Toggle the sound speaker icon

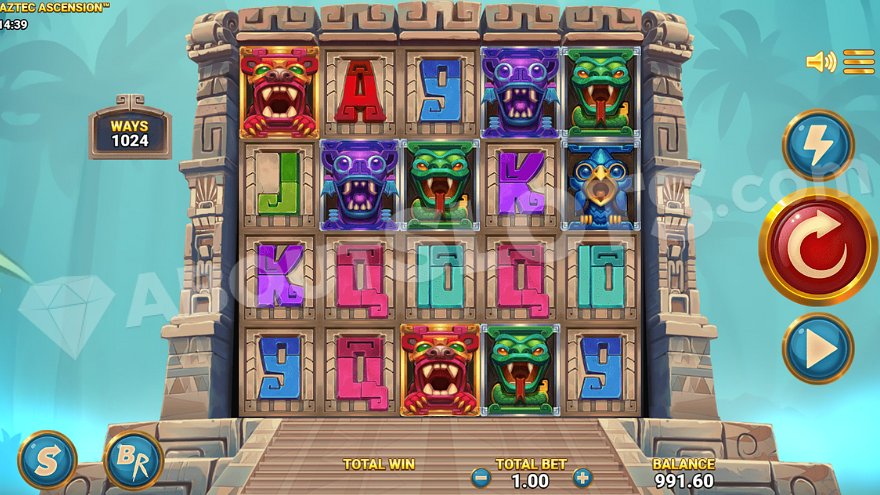point(820,62)
